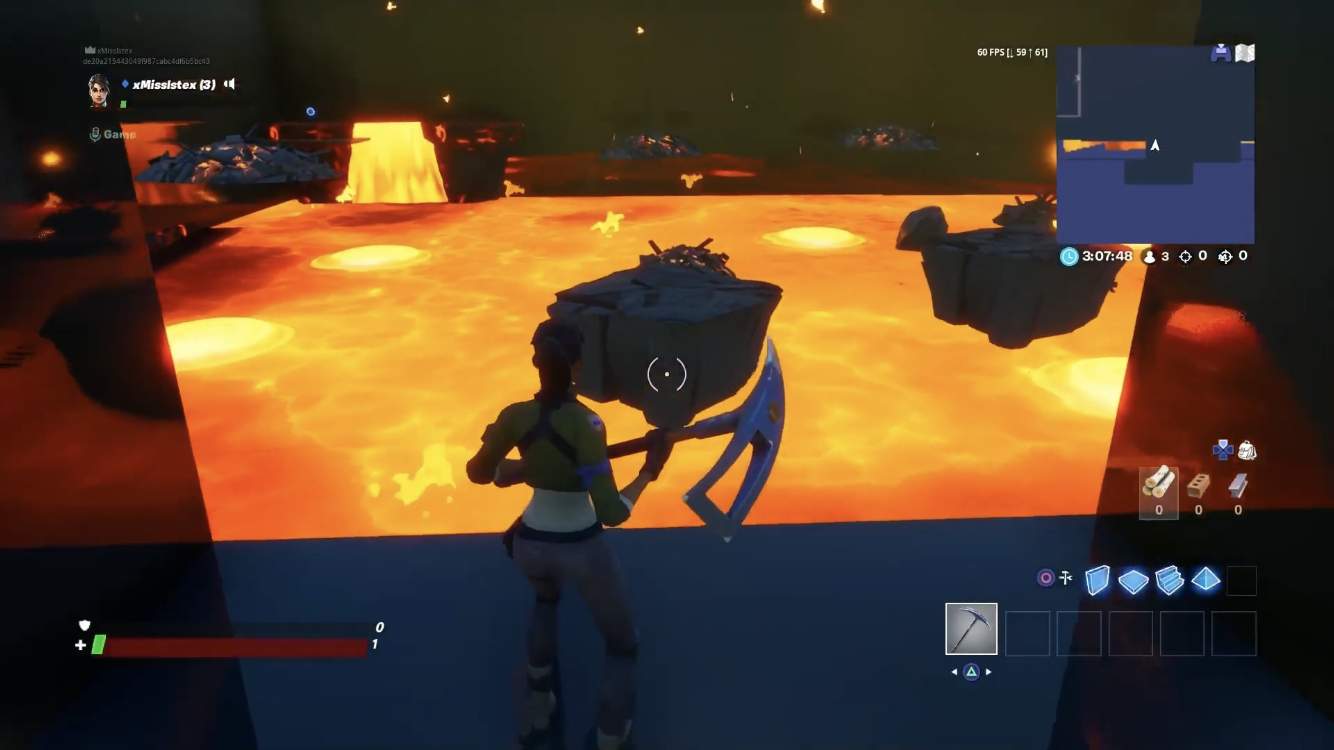Viewport: 1334px width, 750px height.
Task: Click the green health bar
Action: [x=100, y=645]
